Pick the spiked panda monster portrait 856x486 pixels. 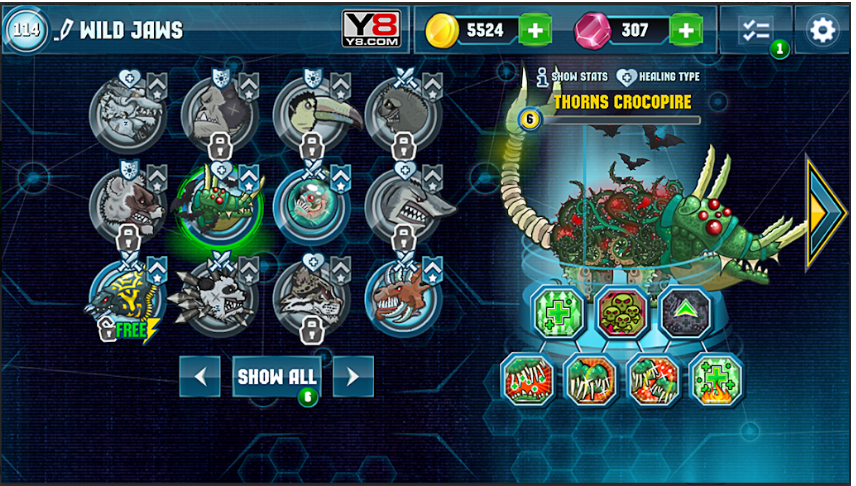[x=218, y=298]
